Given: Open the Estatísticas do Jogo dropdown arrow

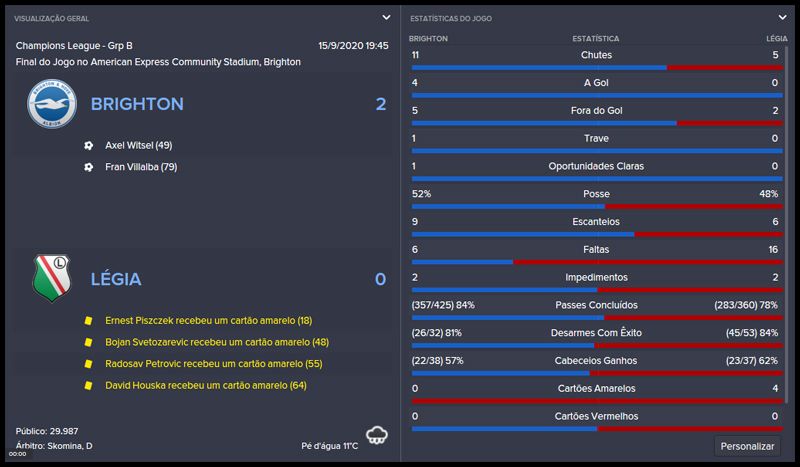Looking at the screenshot, I should [x=783, y=17].
